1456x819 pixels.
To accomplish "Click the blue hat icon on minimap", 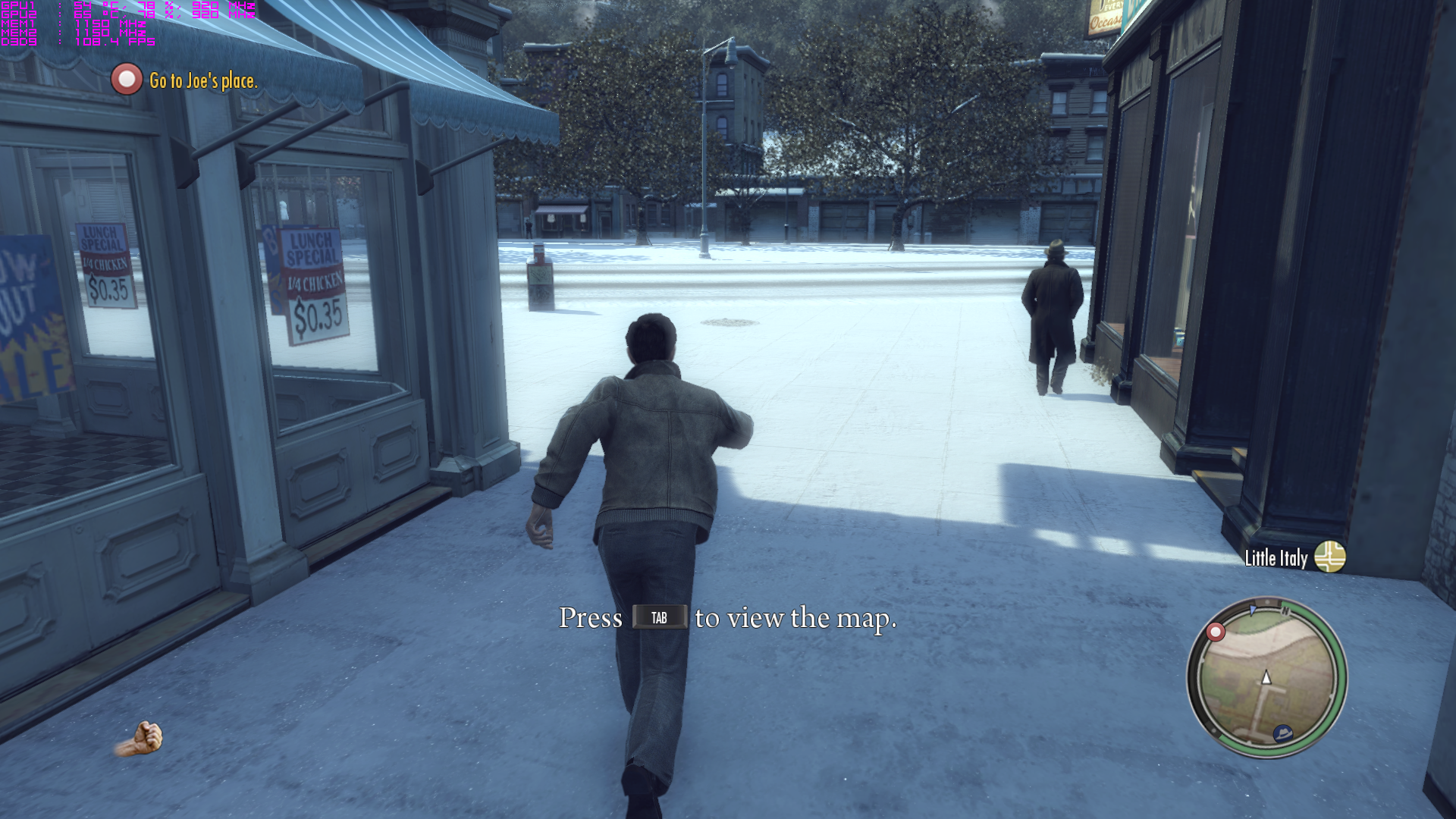I will (x=1283, y=733).
